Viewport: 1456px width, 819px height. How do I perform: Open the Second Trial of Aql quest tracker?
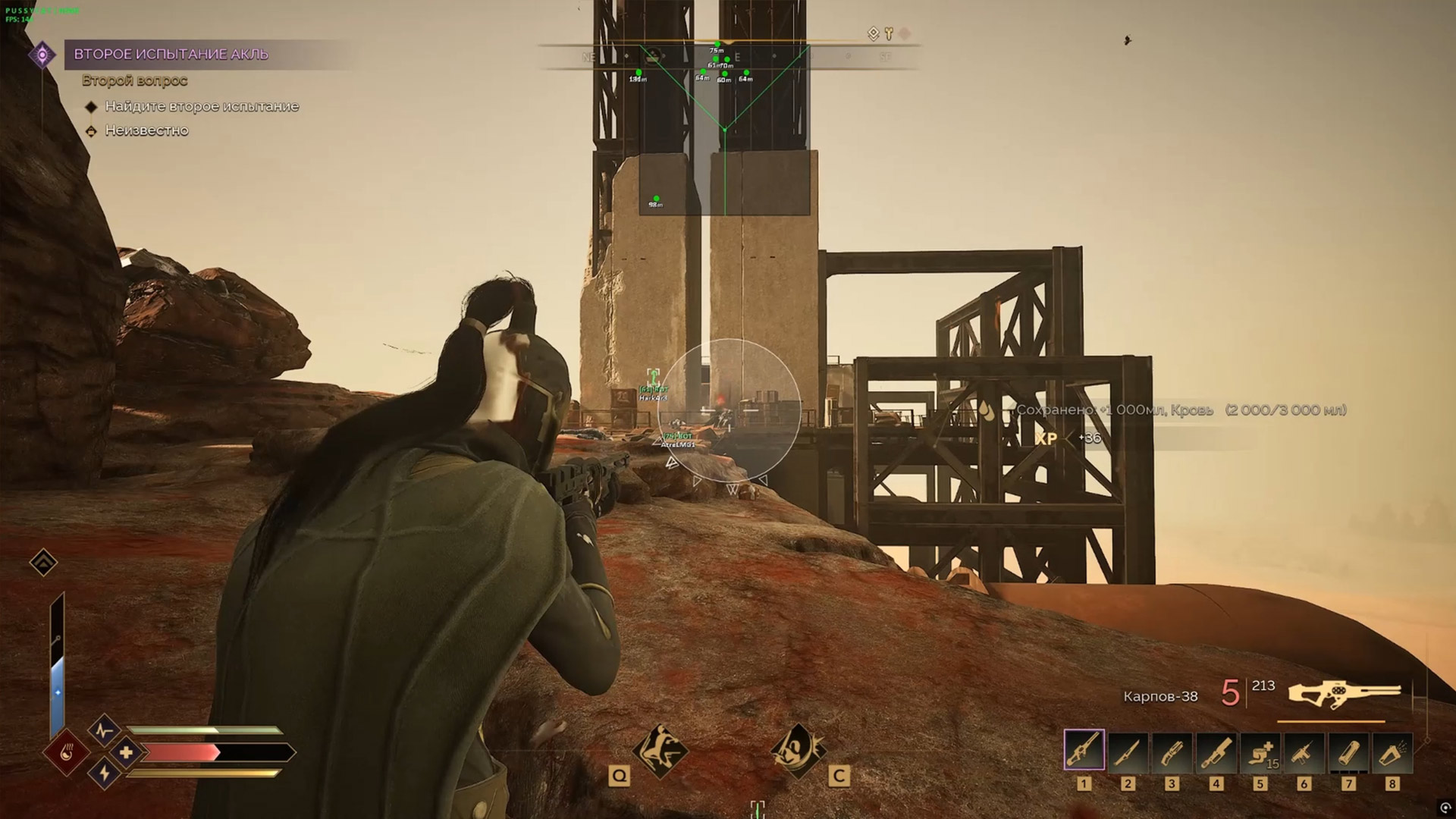171,54
